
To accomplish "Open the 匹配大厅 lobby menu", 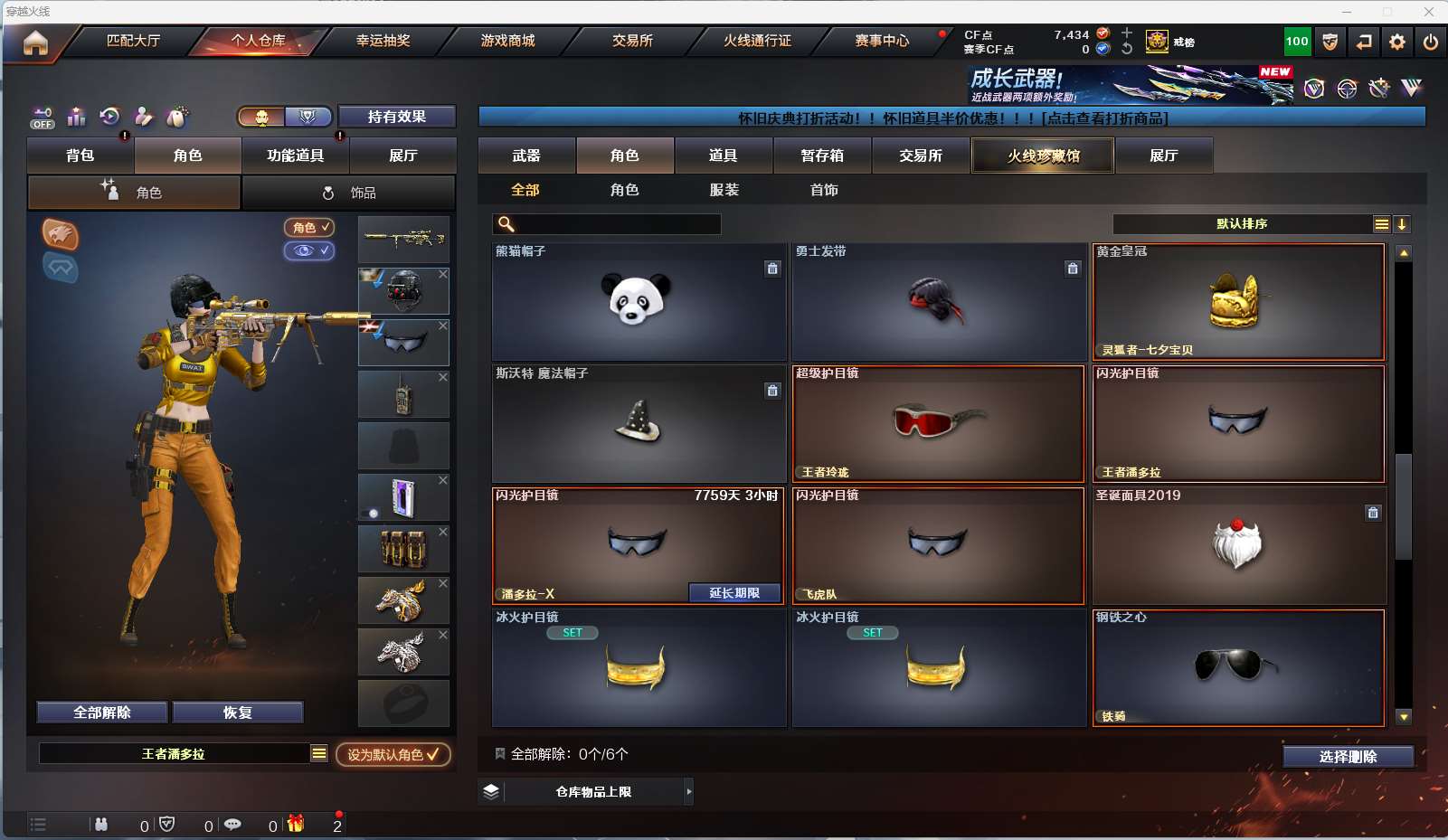I will 133,41.
